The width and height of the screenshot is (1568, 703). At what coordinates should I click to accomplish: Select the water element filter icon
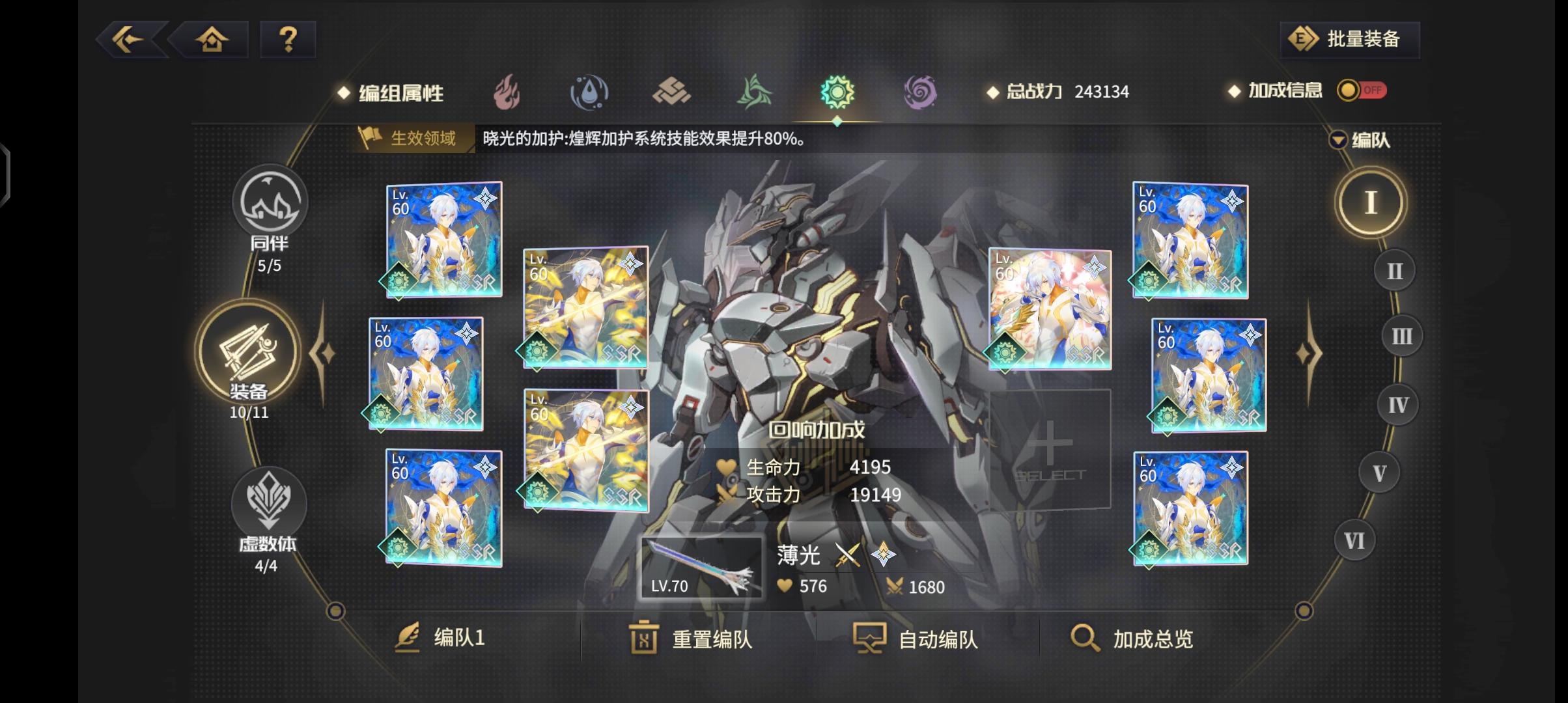(x=589, y=93)
